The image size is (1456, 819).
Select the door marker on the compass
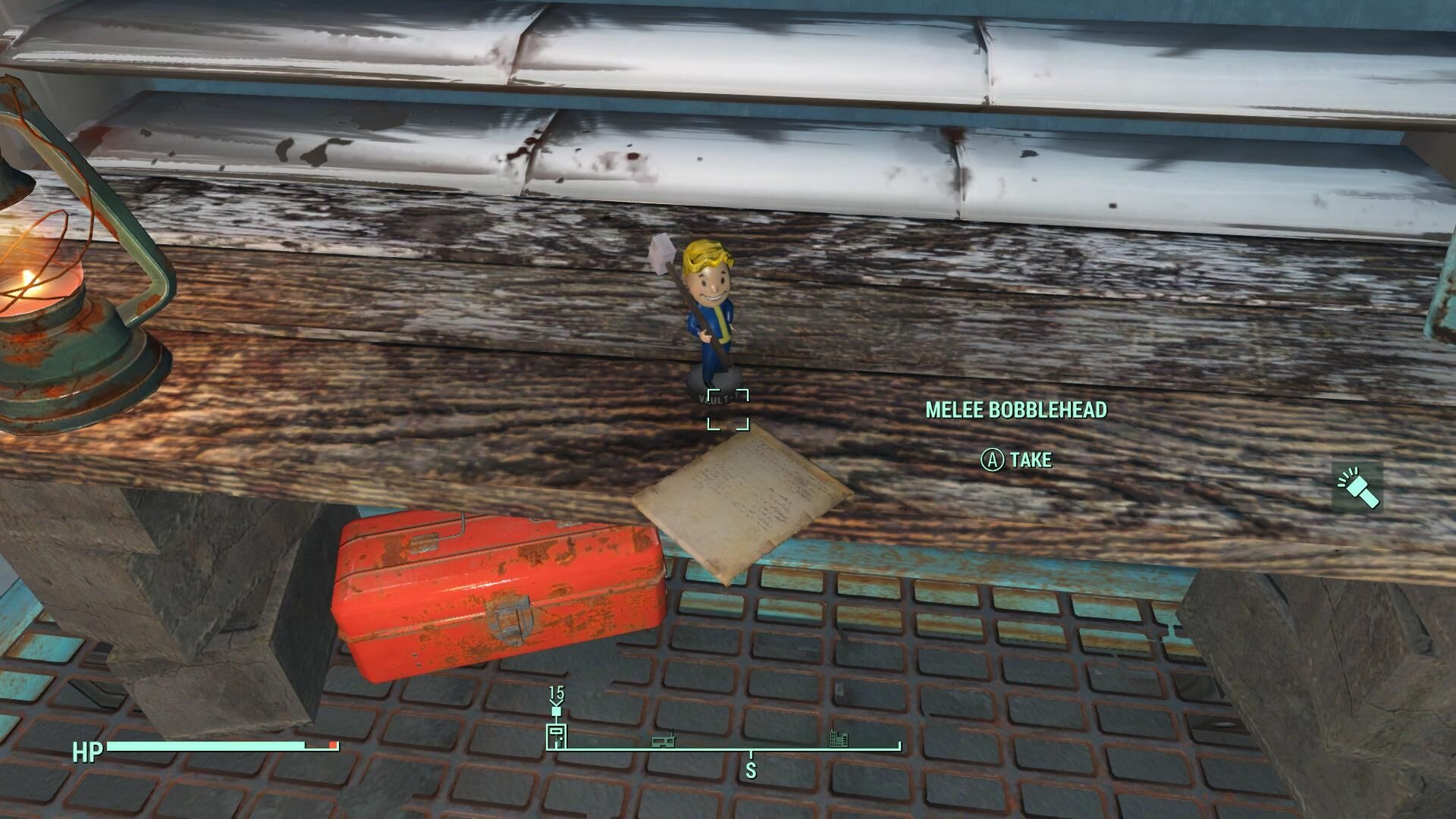(x=556, y=735)
